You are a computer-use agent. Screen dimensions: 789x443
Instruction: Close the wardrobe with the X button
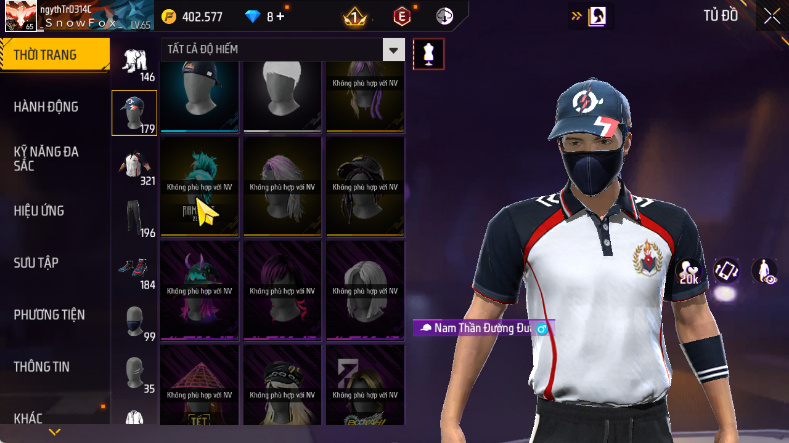click(771, 15)
